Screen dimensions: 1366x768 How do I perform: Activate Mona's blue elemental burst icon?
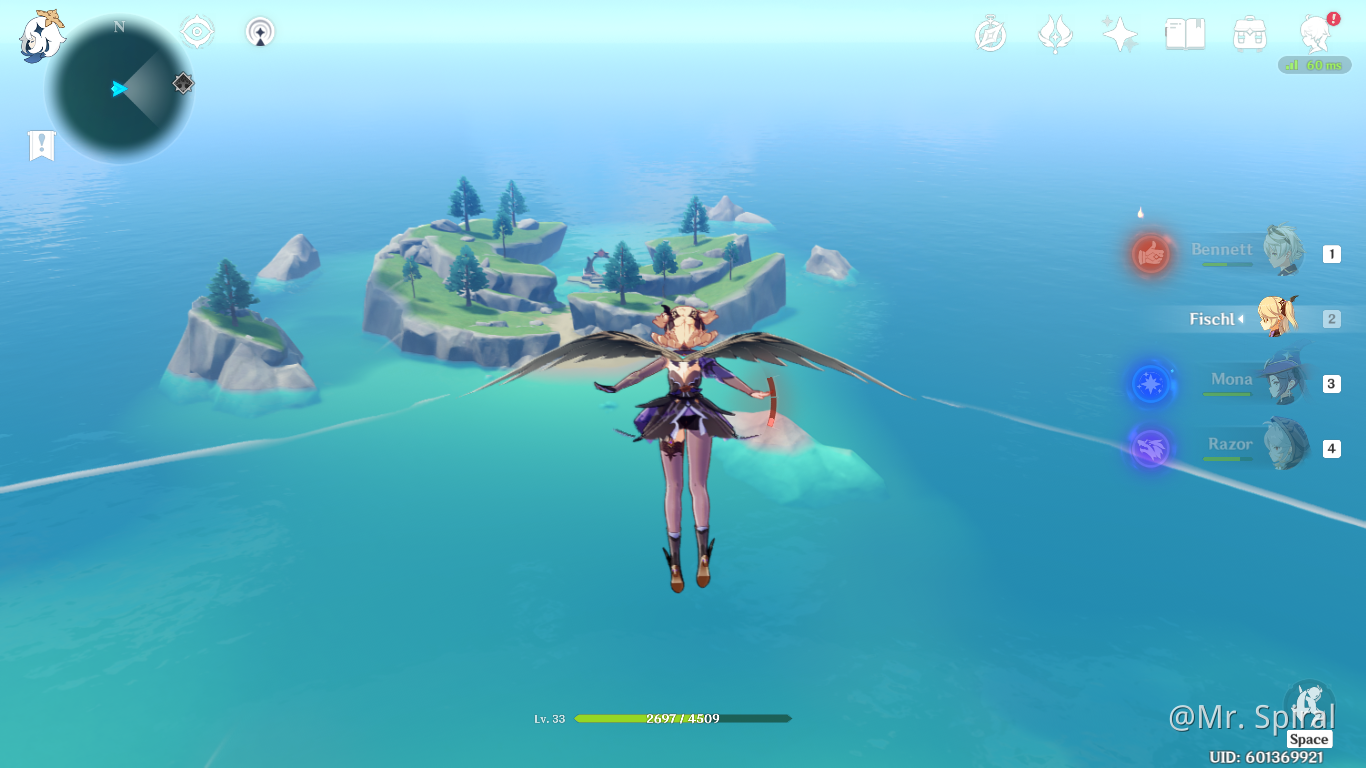coord(1149,383)
